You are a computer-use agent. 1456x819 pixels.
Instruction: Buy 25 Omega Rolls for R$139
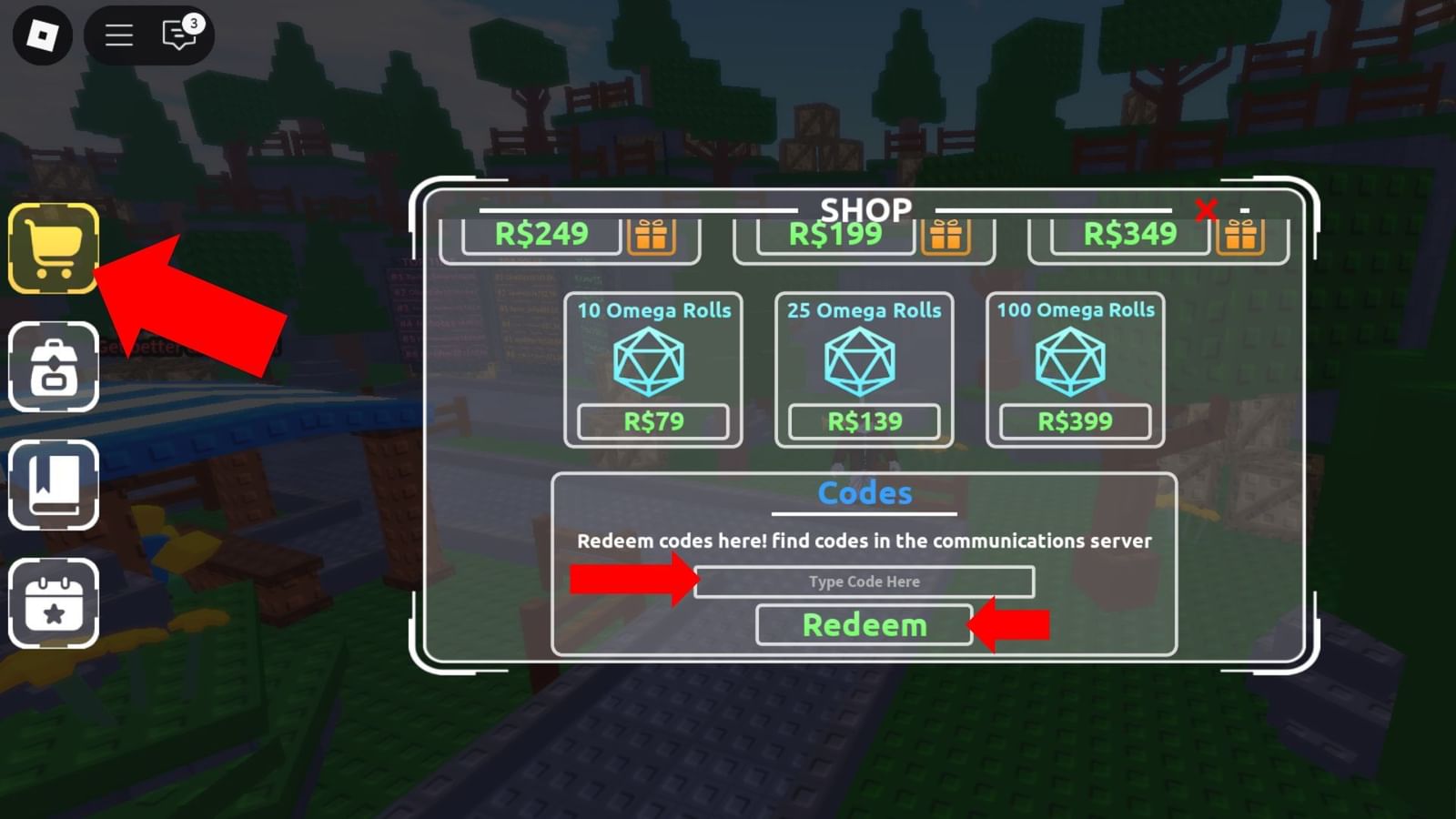(864, 420)
